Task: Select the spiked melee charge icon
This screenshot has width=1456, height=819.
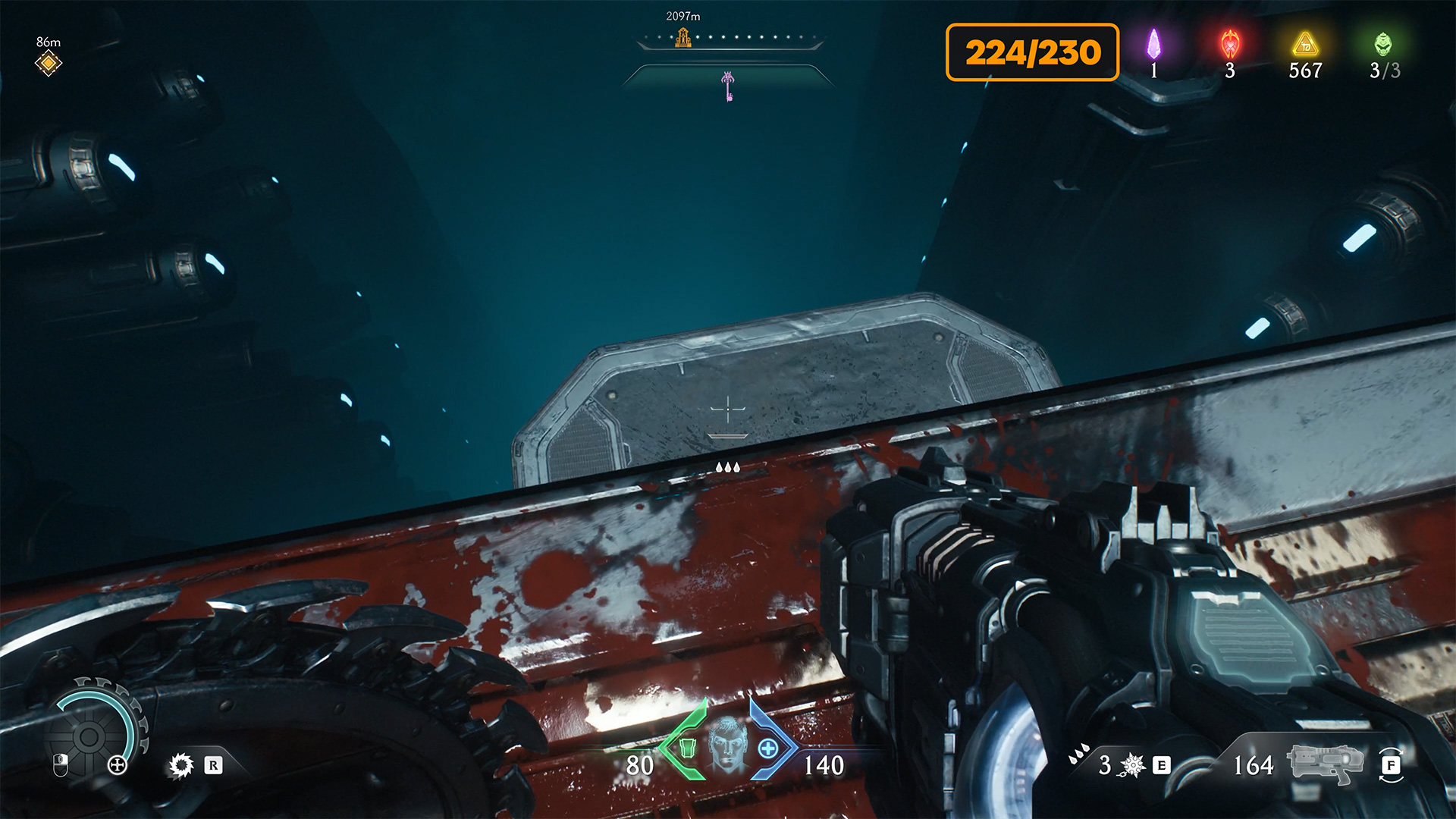Action: pyautogui.click(x=1132, y=765)
